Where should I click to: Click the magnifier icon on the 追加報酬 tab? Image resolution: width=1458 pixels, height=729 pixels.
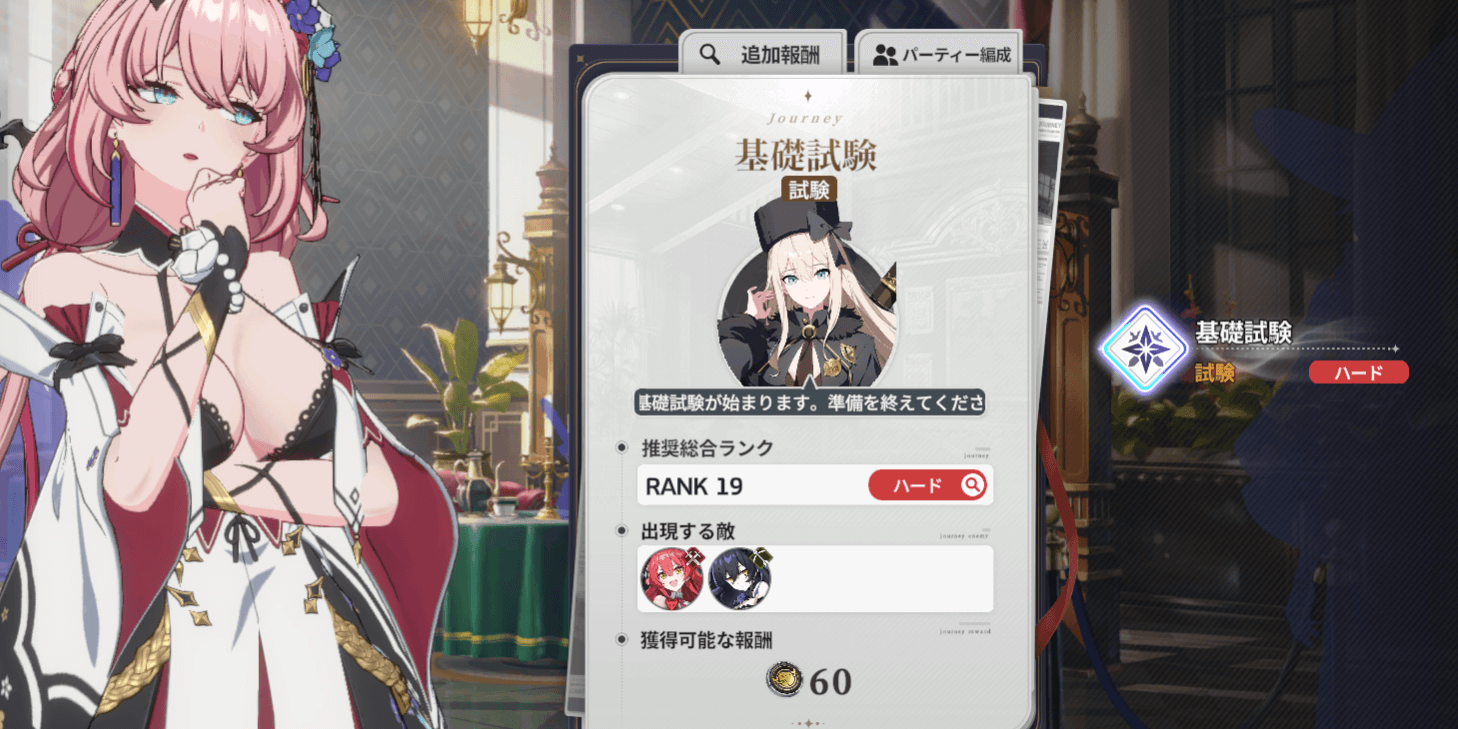tap(709, 55)
